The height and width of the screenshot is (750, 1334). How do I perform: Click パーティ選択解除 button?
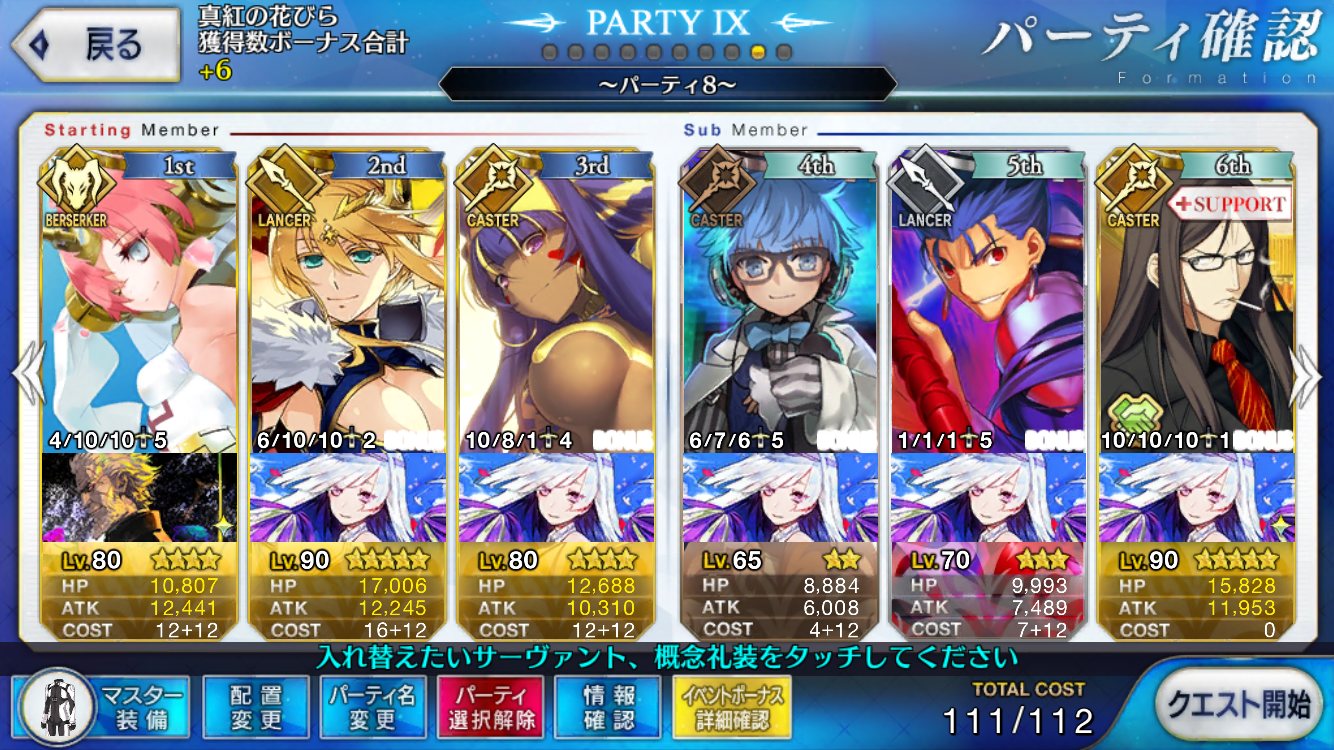pyautogui.click(x=490, y=708)
